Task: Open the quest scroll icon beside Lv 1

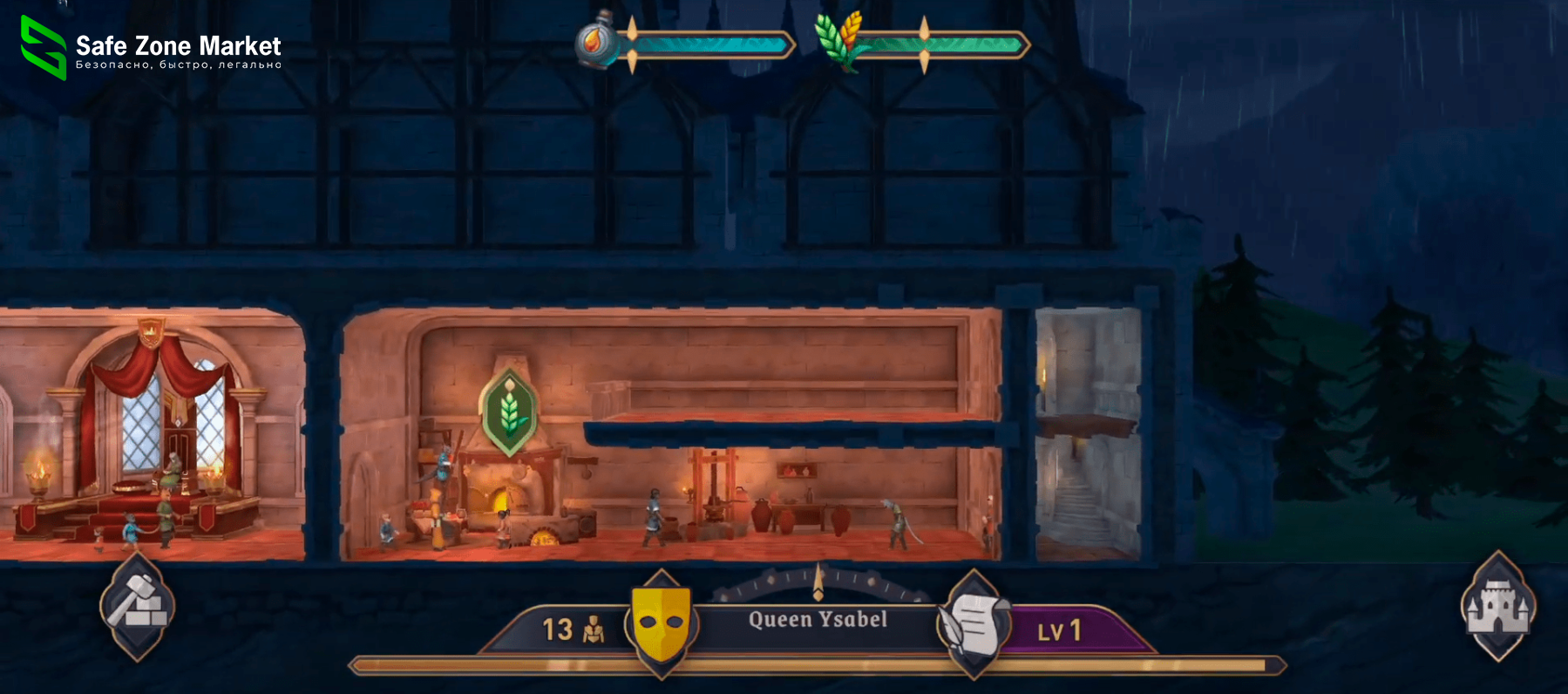Action: (x=974, y=623)
